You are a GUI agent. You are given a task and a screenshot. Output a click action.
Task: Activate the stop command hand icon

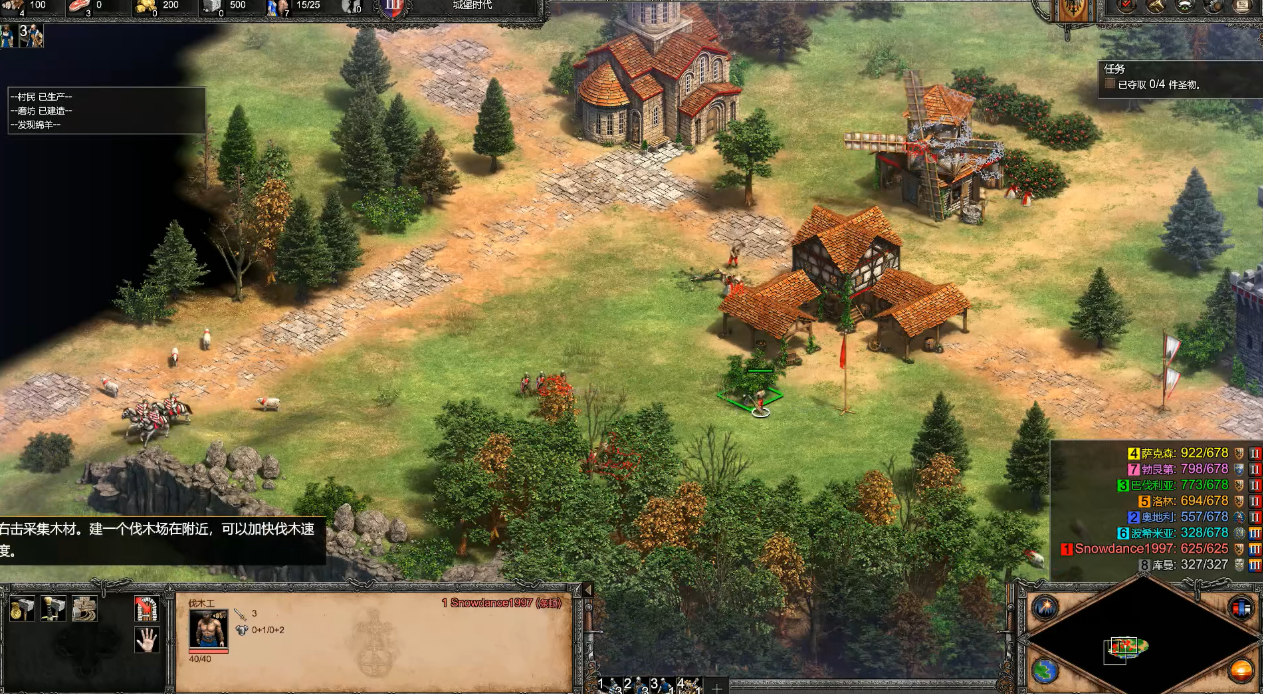click(146, 639)
